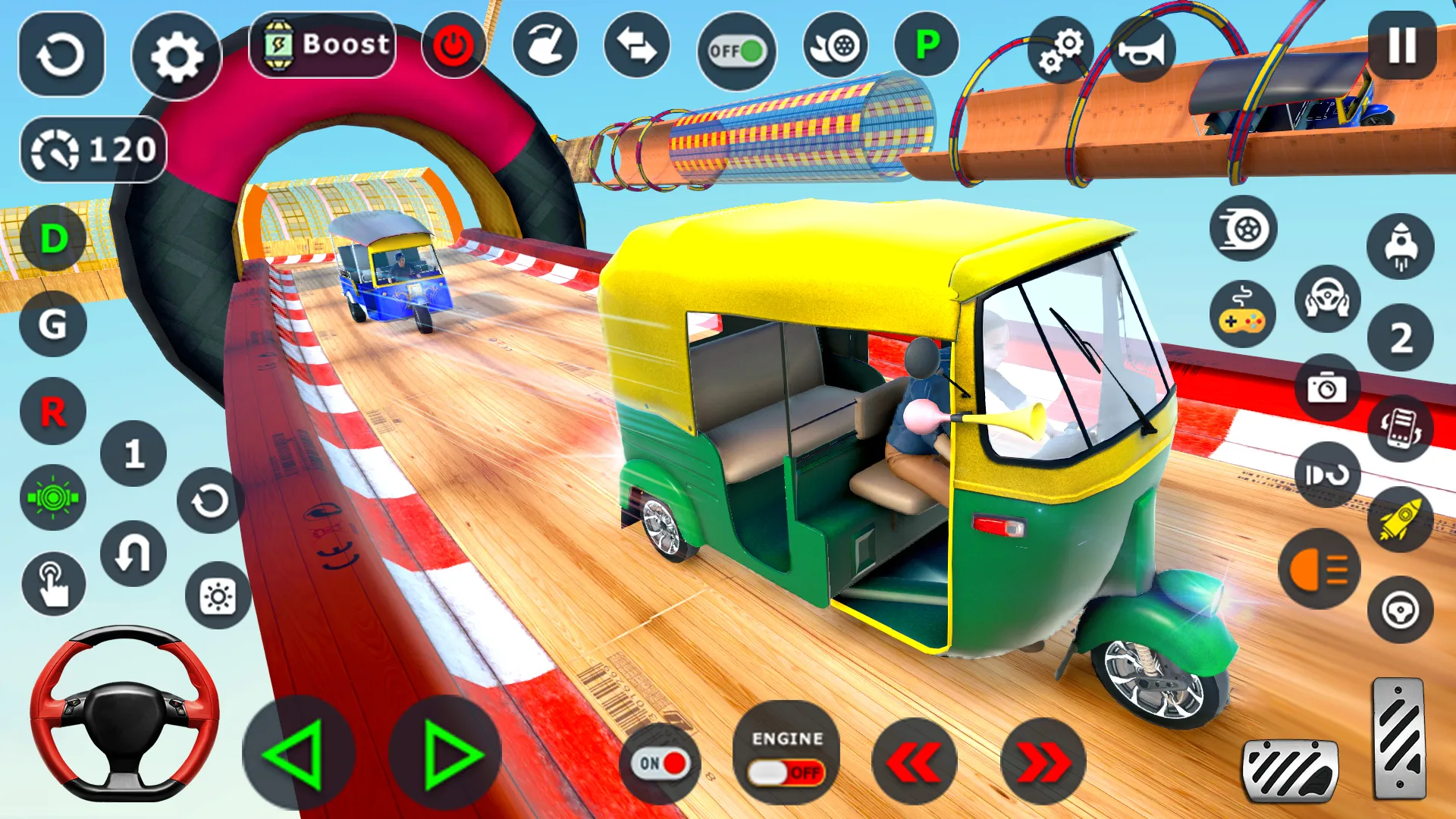Toggle the ON switch near the pedals

(661, 764)
